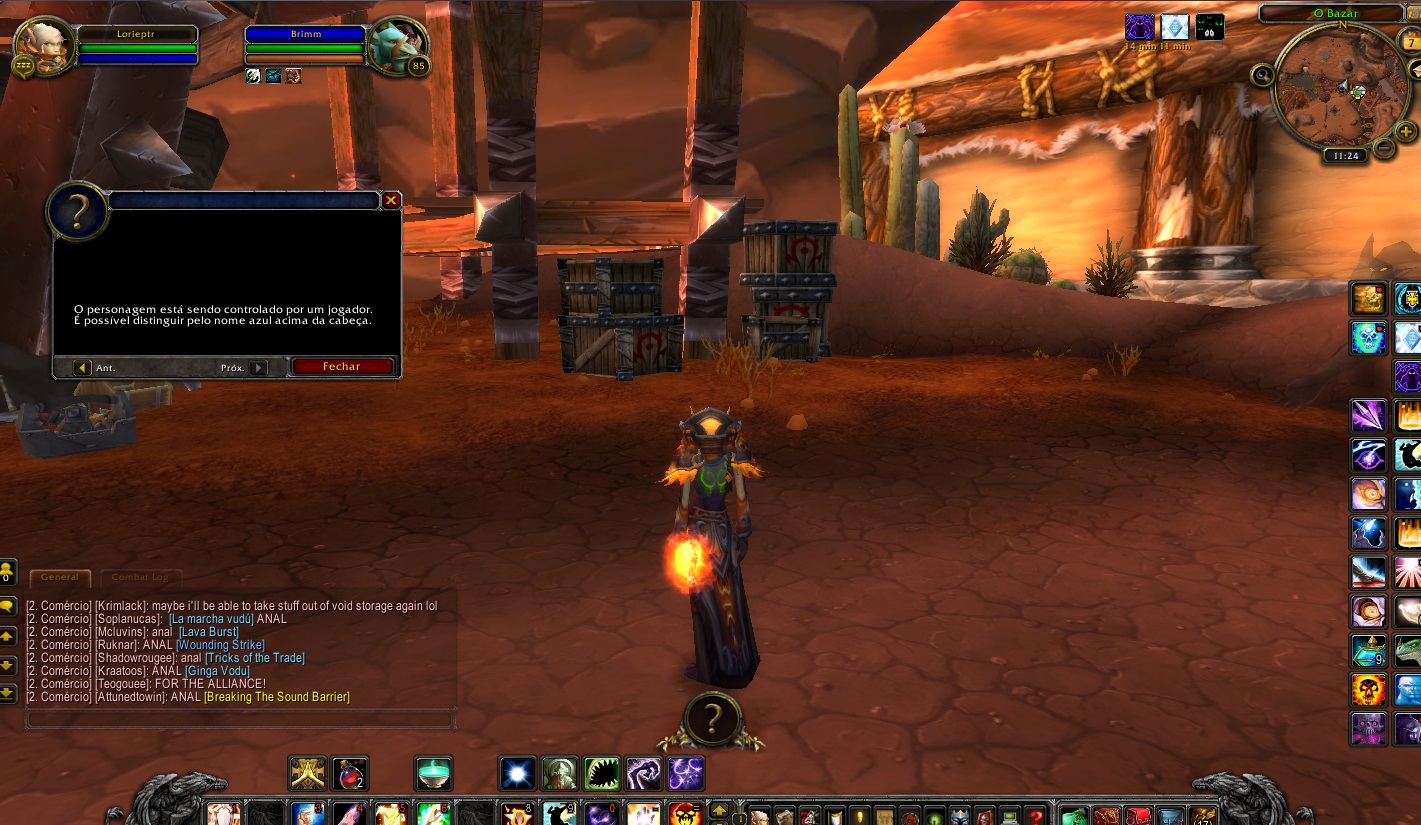Open the Lava Burst link in chat
Image resolution: width=1421 pixels, height=825 pixels.
click(209, 632)
